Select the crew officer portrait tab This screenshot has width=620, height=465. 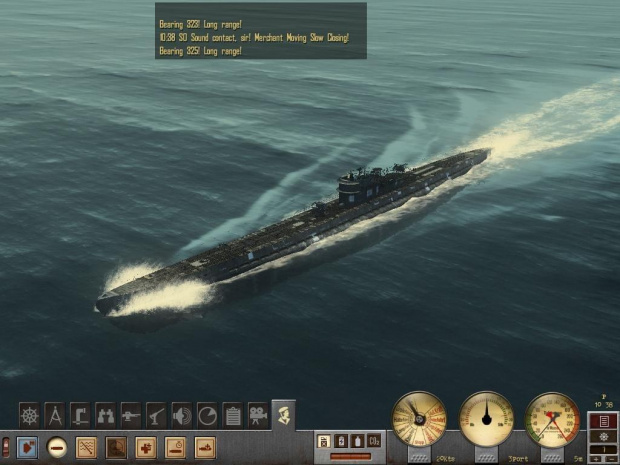click(284, 413)
